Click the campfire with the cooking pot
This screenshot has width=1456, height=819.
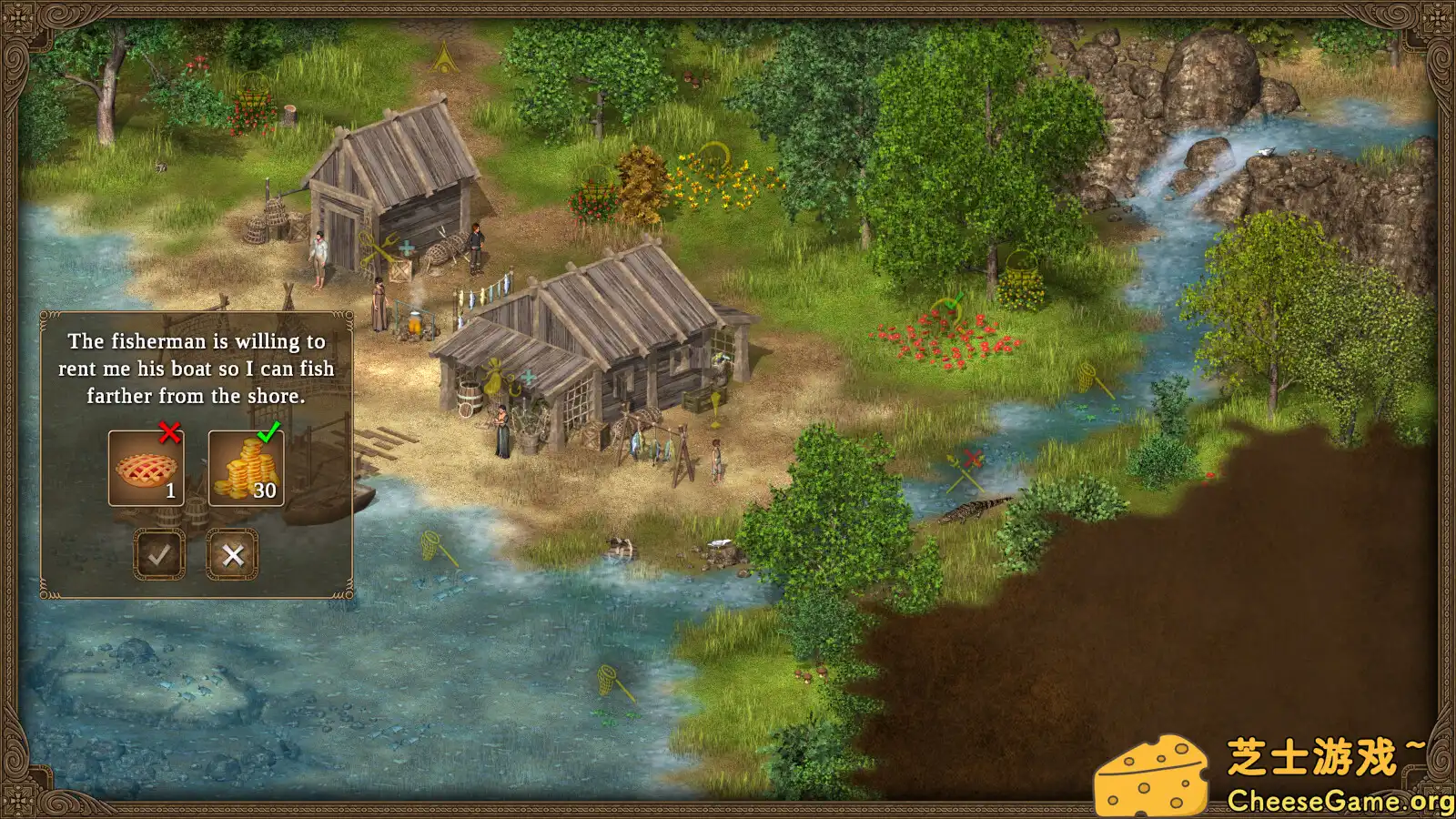(x=416, y=323)
